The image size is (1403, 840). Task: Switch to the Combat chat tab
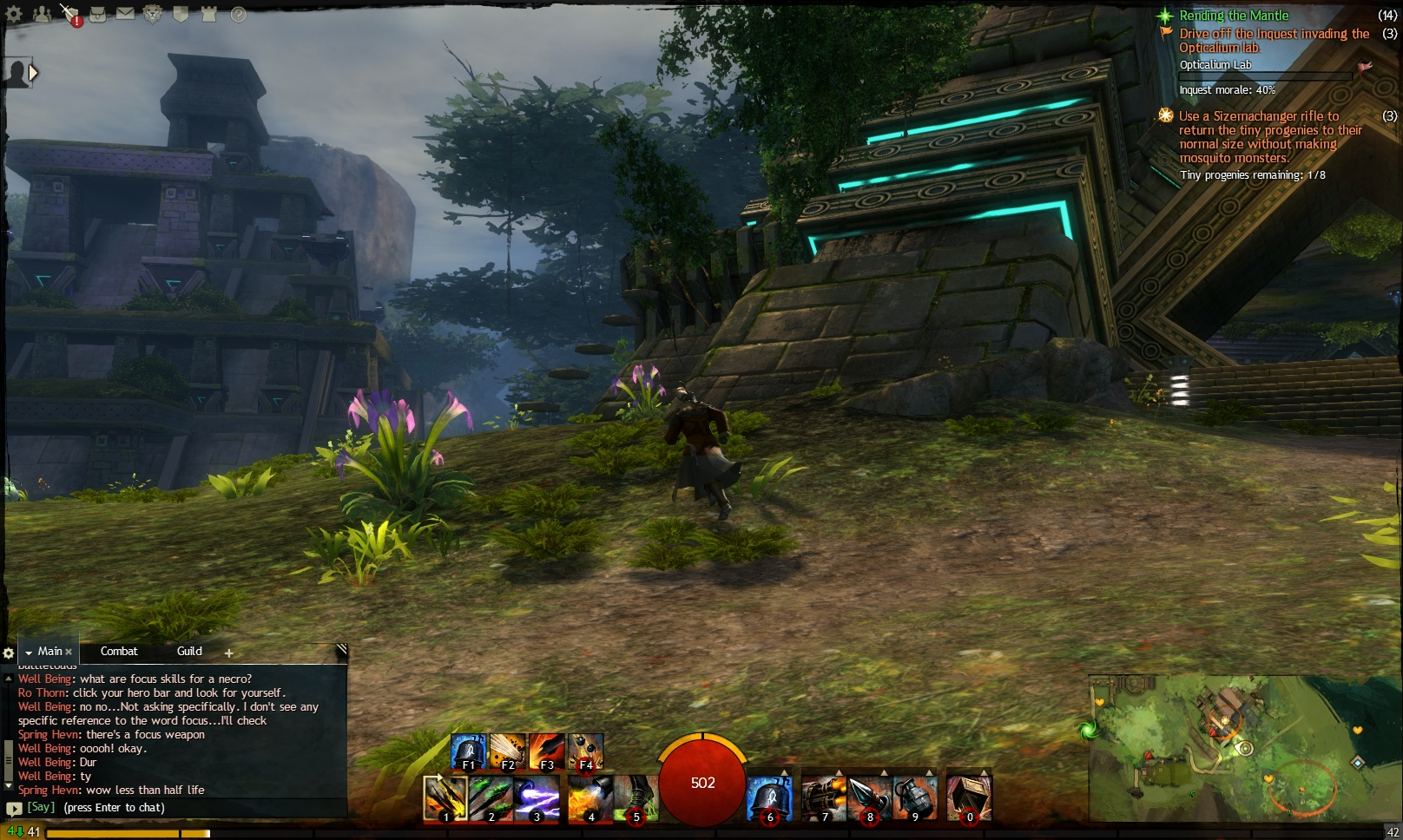[x=119, y=651]
